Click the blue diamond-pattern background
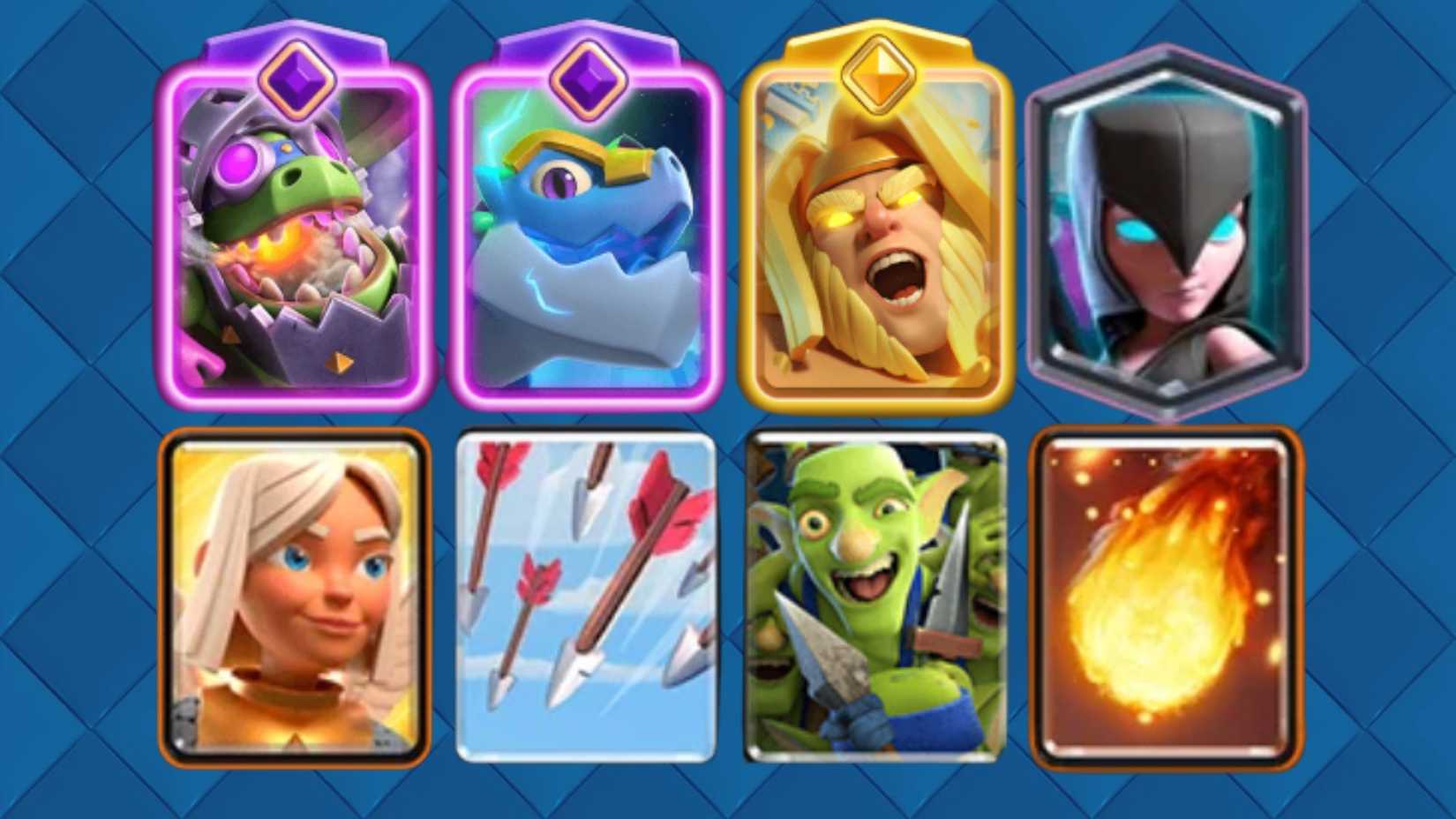 tap(71, 406)
